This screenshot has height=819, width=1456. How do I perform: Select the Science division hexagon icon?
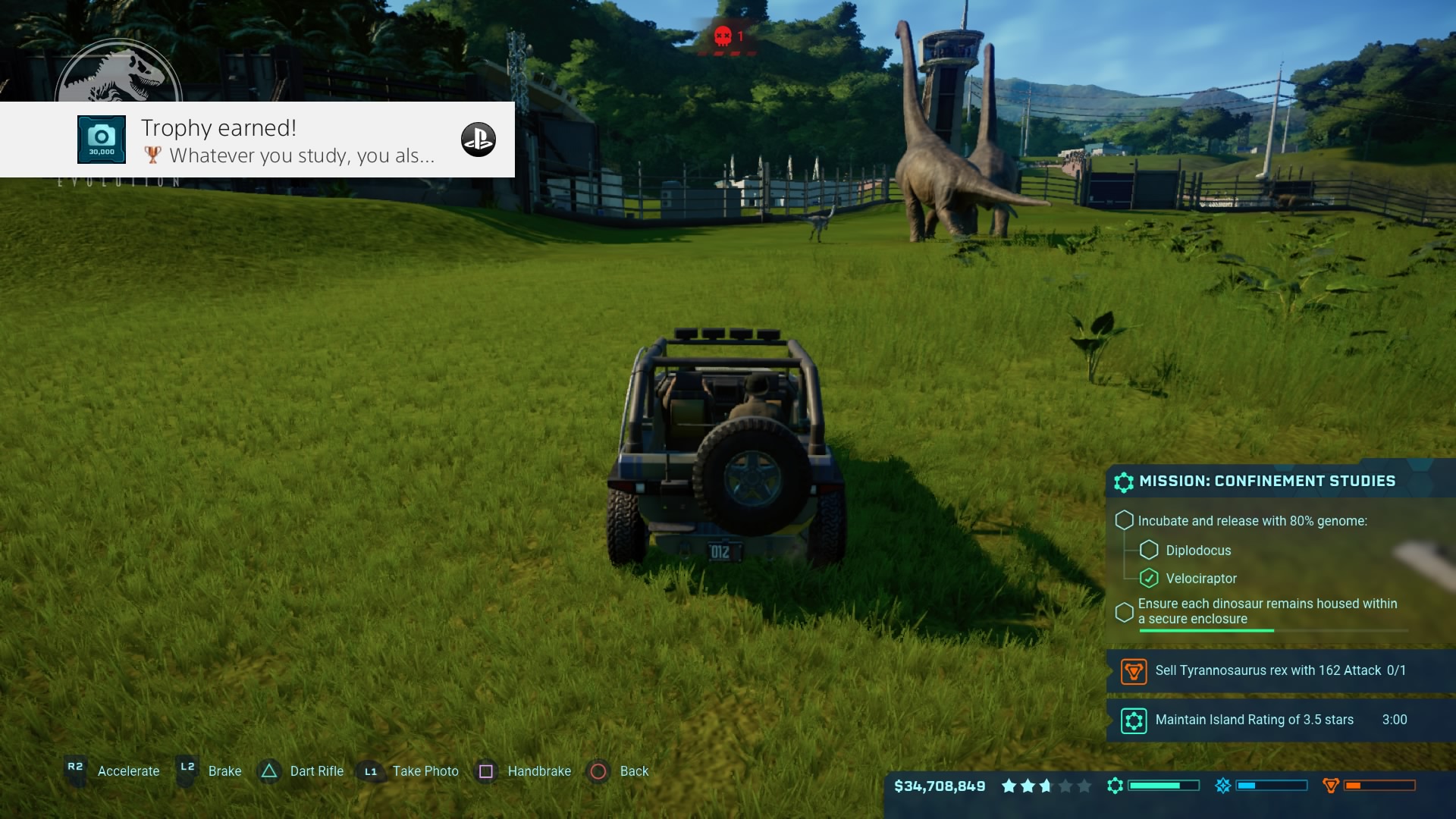click(1115, 786)
